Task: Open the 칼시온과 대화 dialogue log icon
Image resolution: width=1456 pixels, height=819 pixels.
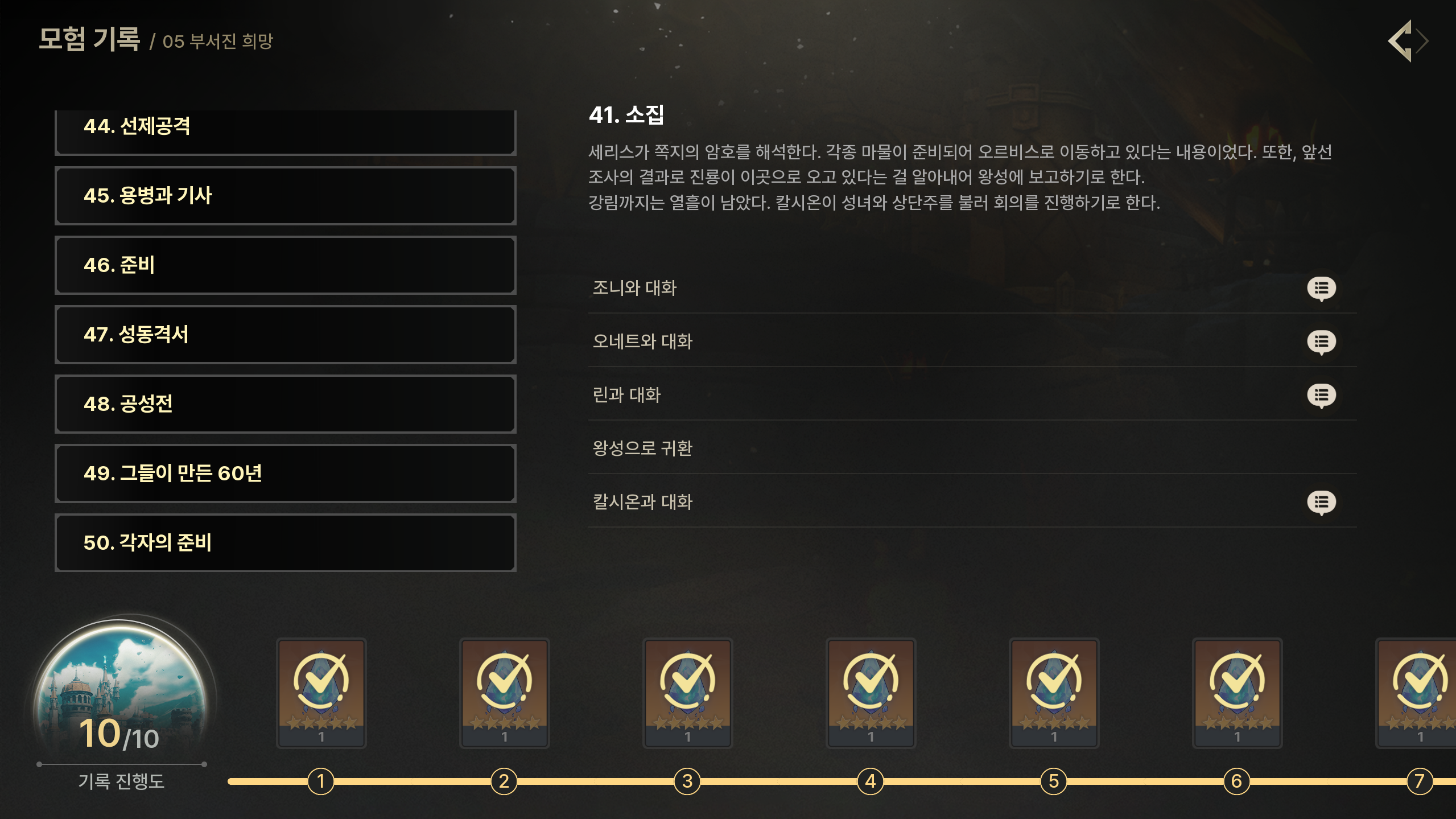Action: click(1321, 503)
